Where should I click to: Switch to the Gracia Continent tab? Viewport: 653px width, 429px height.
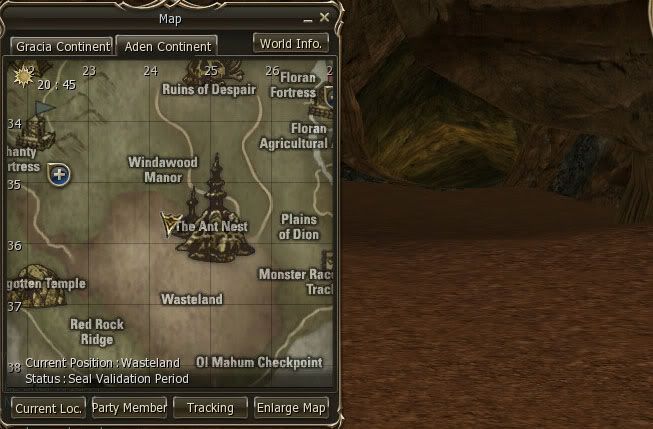pos(61,47)
